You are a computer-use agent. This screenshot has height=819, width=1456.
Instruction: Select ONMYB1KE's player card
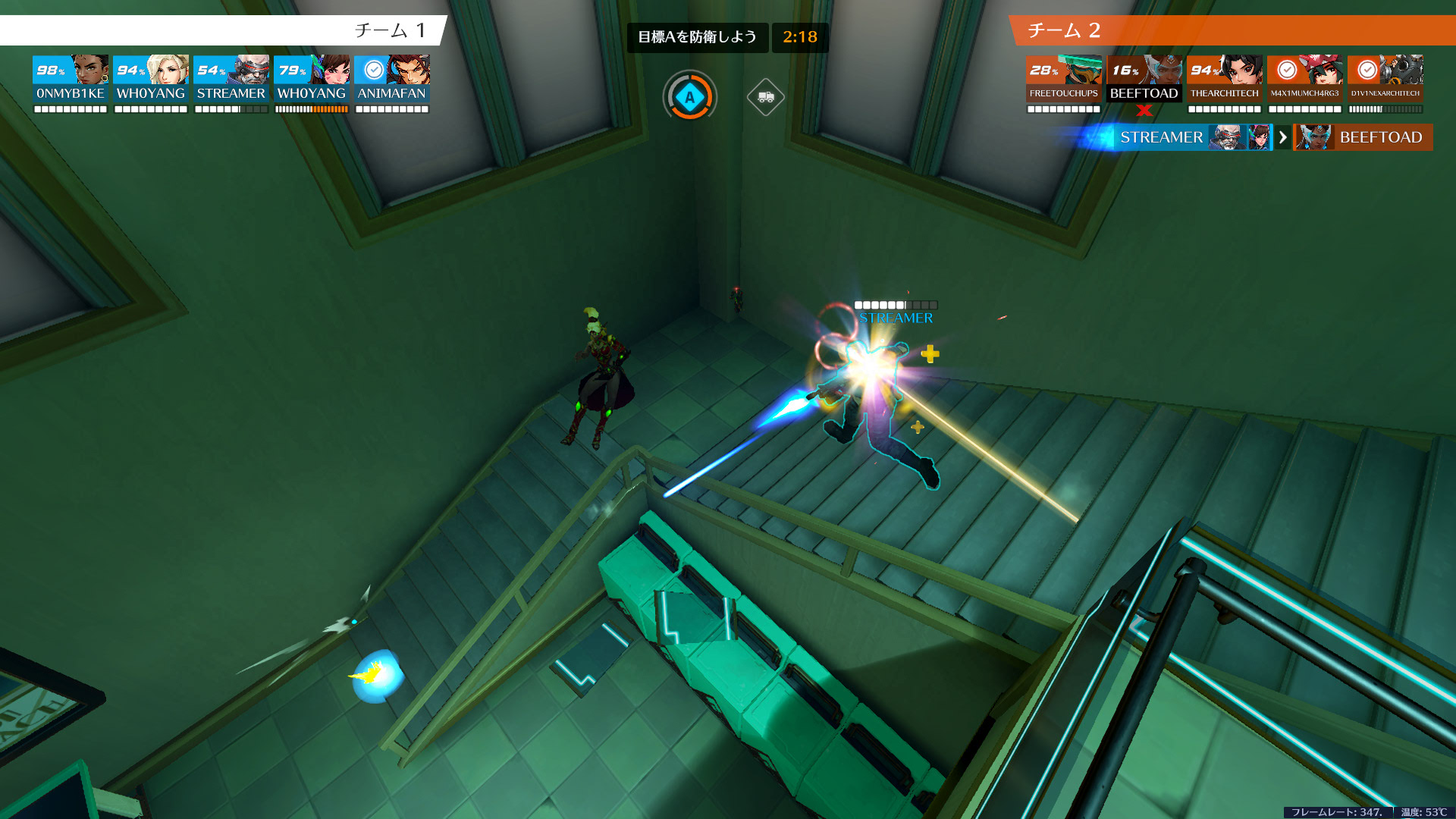click(71, 83)
